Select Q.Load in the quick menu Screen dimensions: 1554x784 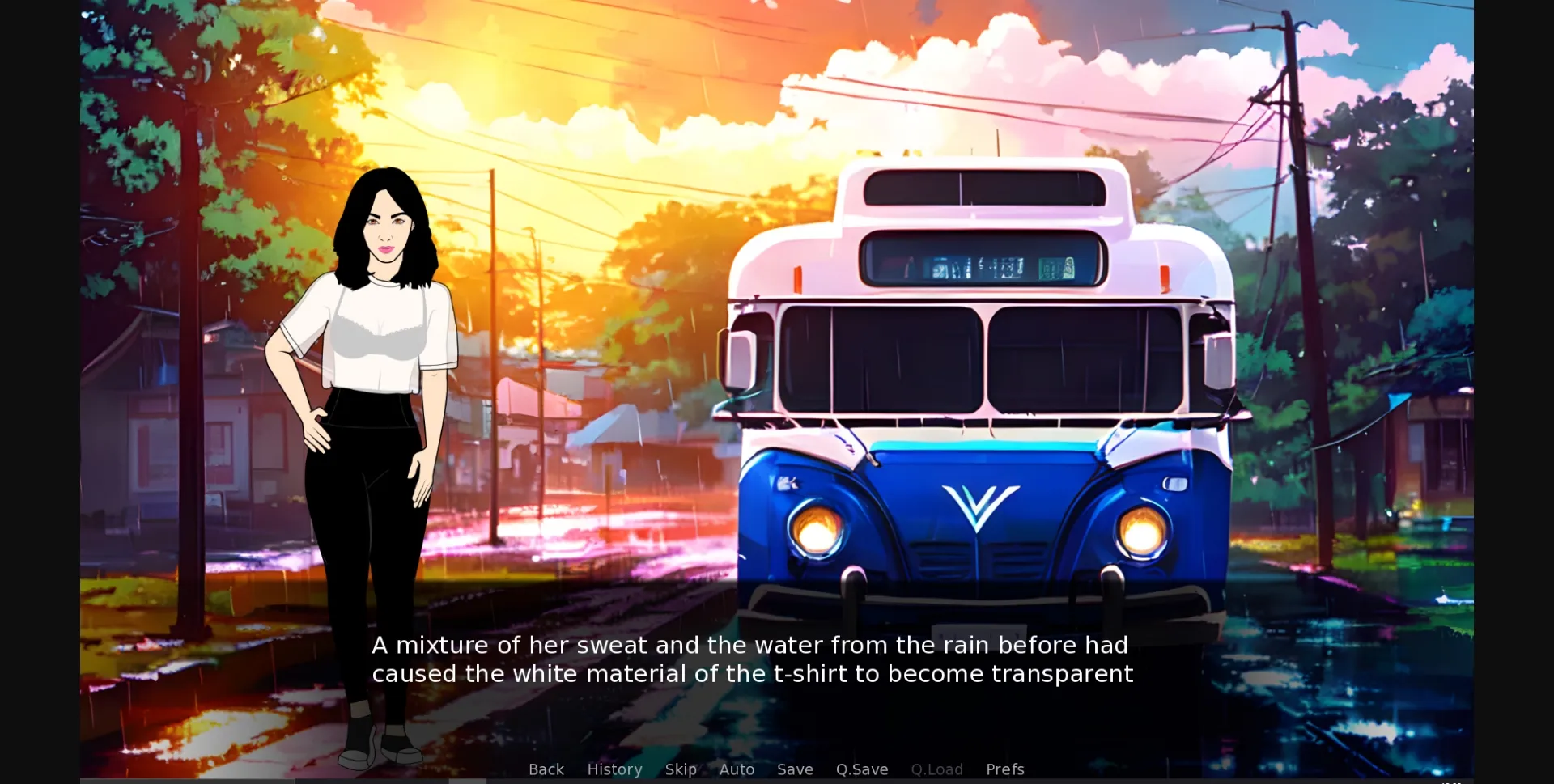[x=936, y=769]
